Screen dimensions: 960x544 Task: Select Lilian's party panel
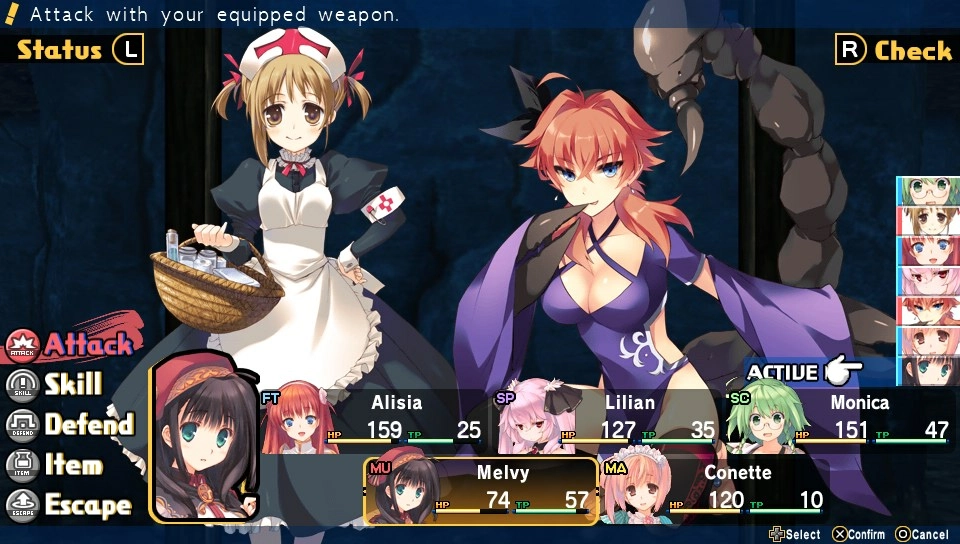coord(610,420)
